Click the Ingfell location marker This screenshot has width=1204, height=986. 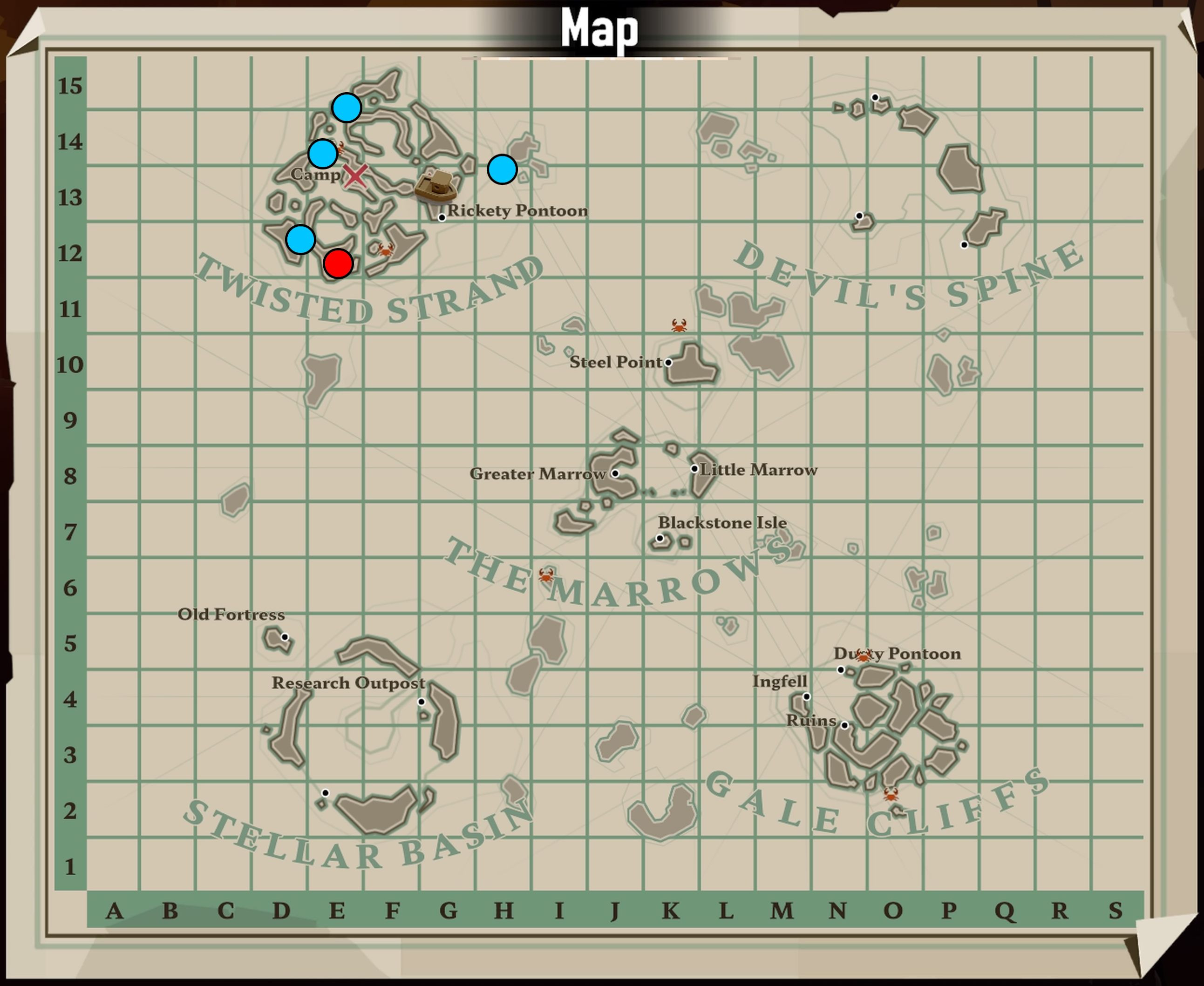[807, 696]
